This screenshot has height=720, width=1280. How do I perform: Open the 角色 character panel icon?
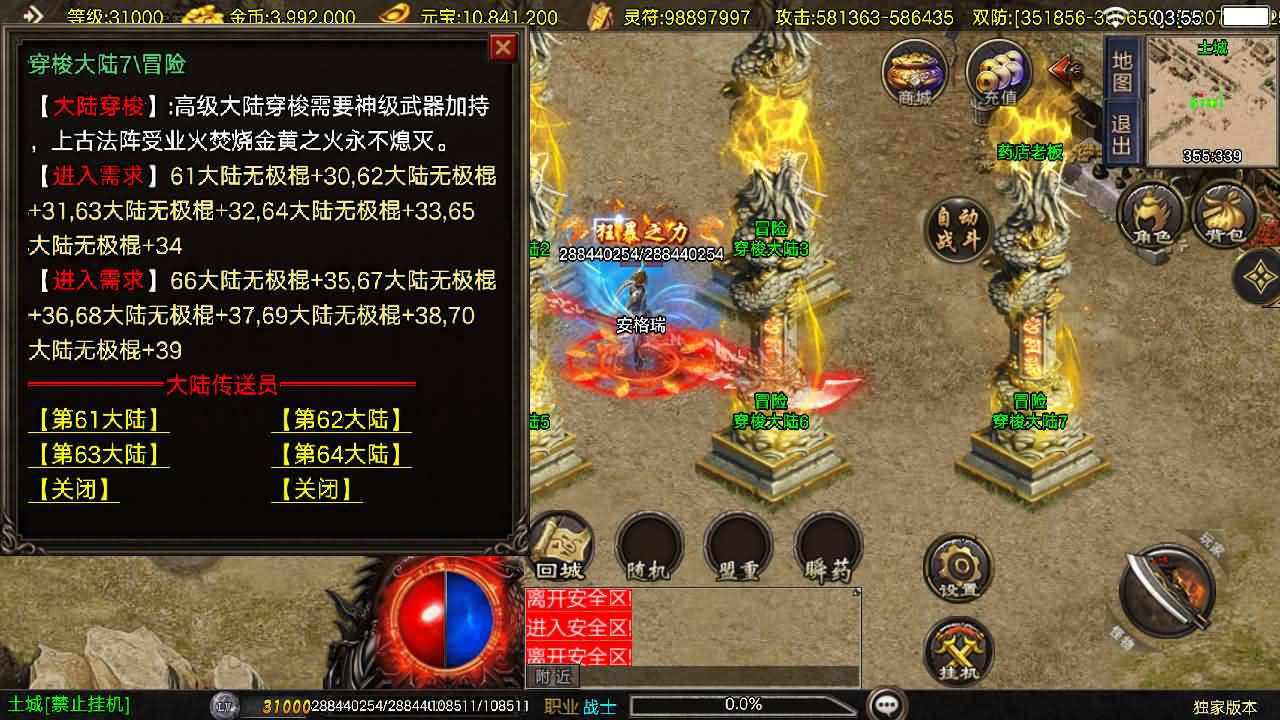(1152, 213)
